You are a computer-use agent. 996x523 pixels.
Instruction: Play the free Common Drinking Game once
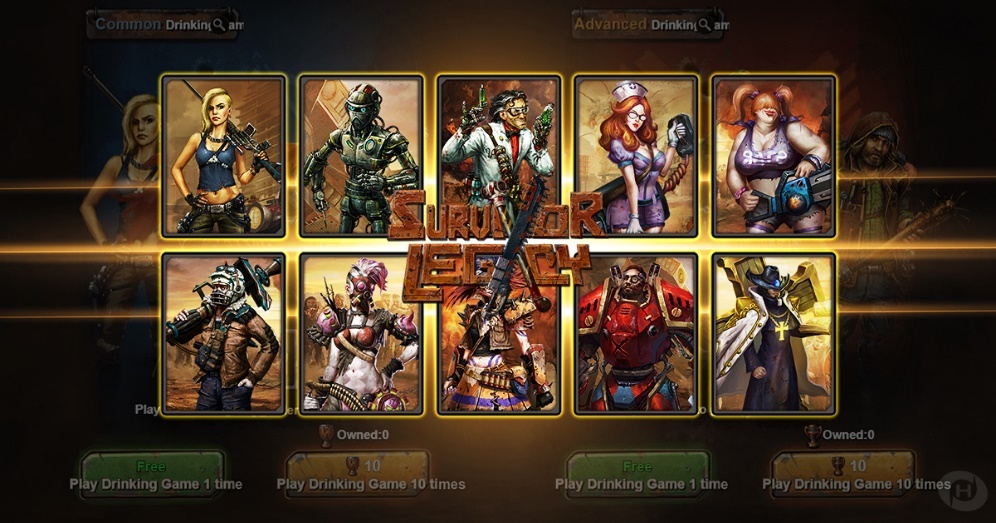point(152,472)
